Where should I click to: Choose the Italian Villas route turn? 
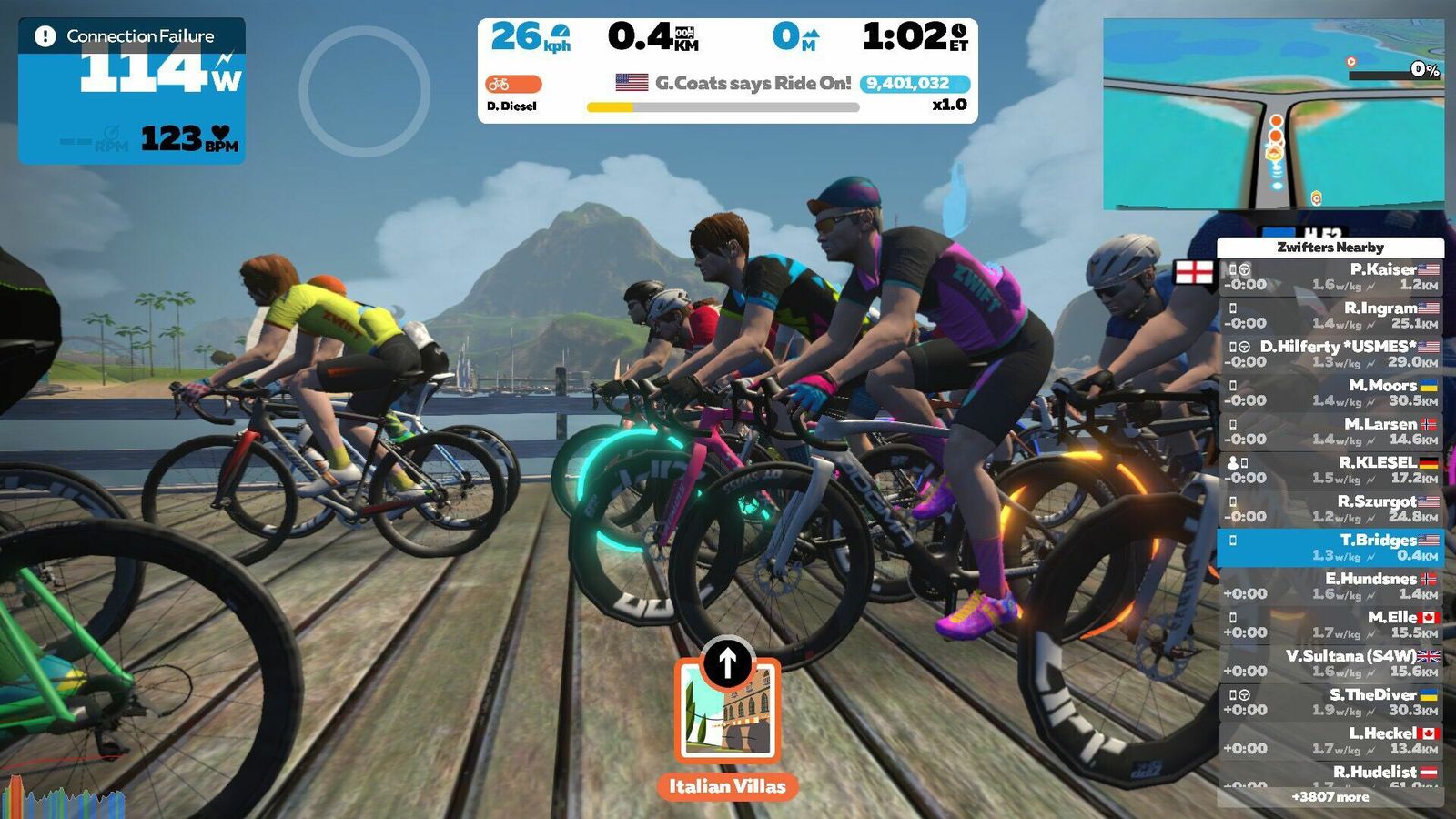point(727,712)
